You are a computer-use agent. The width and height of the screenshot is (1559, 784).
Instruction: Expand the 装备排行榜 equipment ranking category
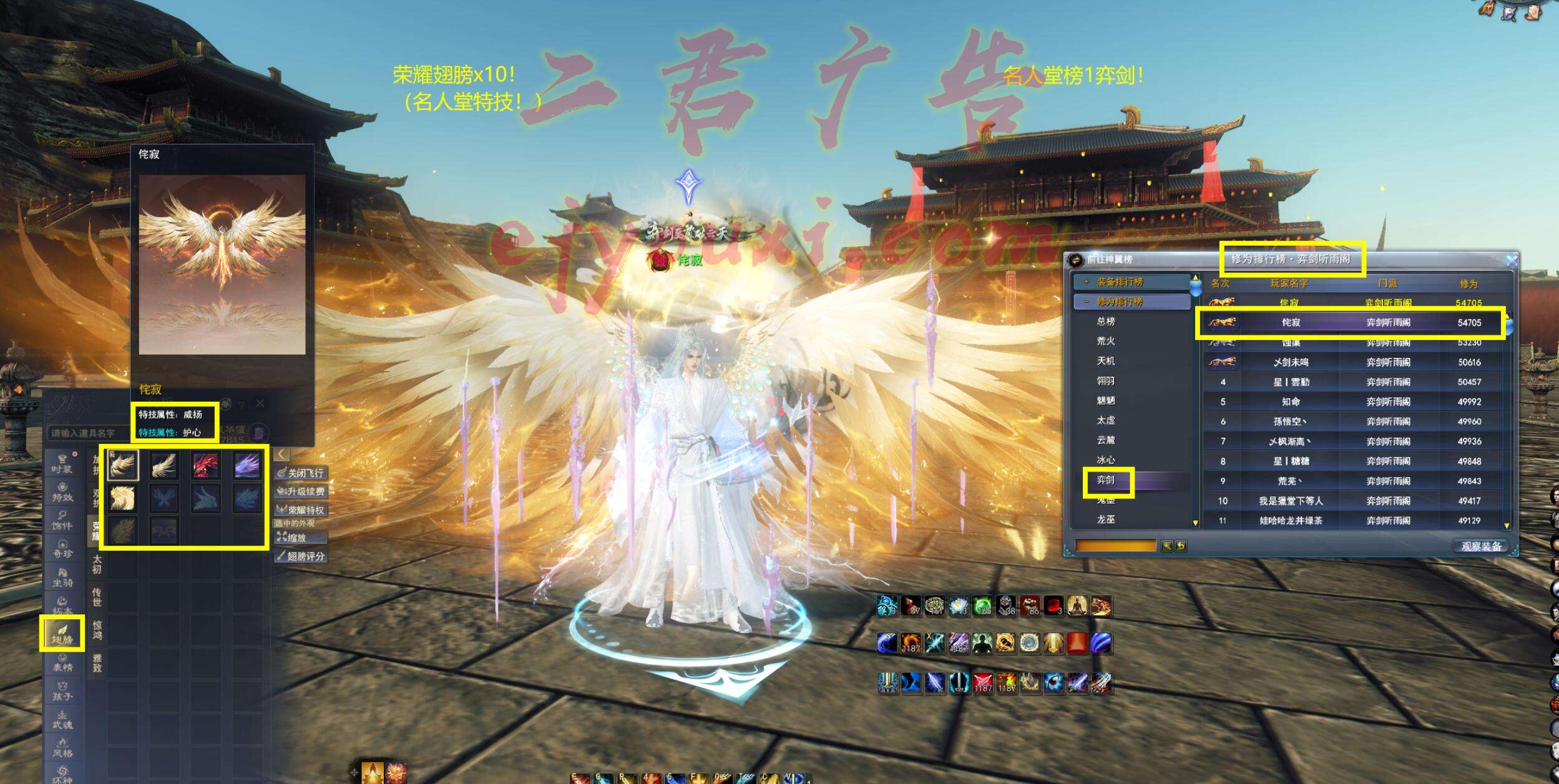[x=1120, y=282]
